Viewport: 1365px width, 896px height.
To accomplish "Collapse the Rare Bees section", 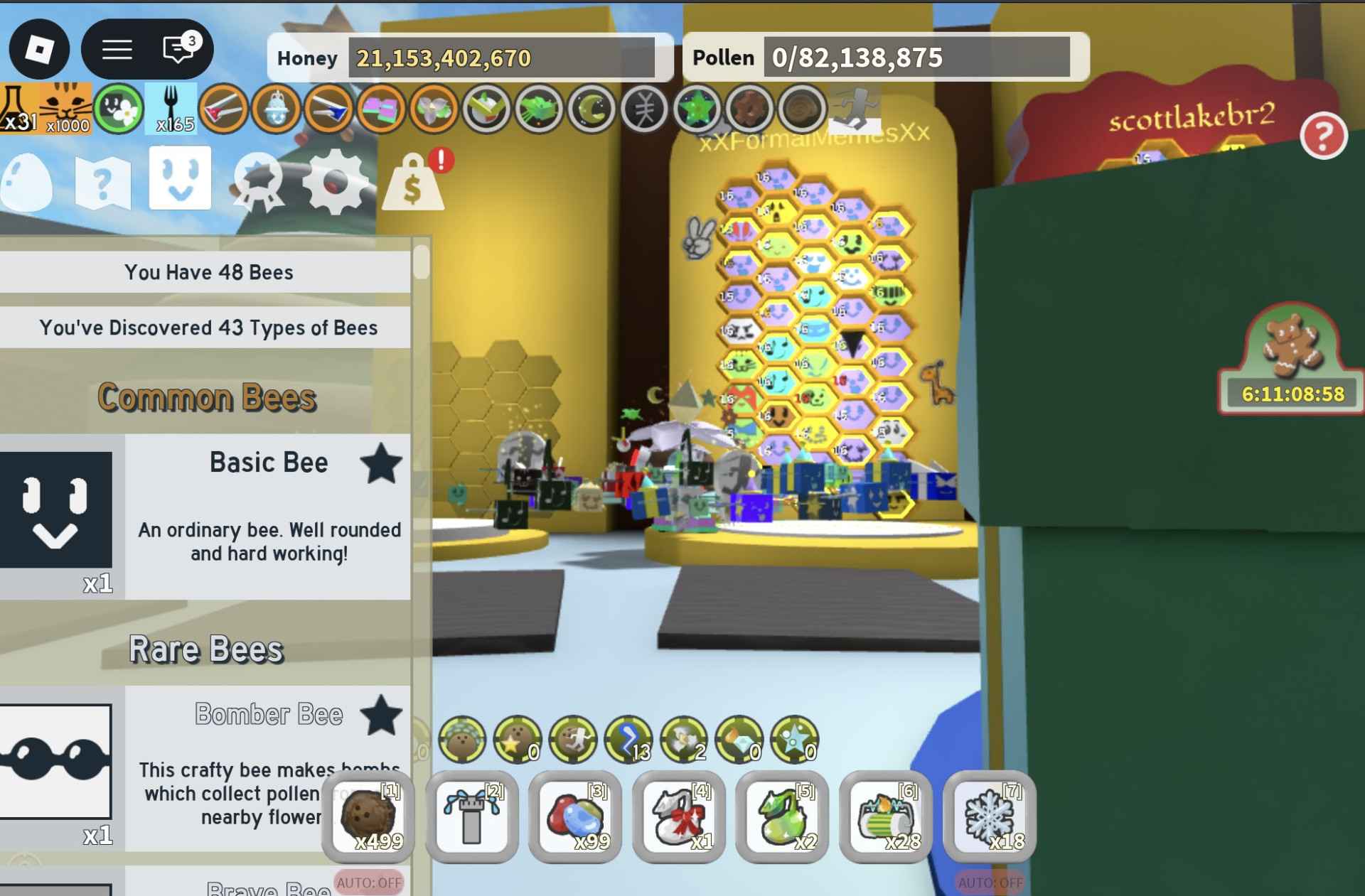I will [x=206, y=649].
